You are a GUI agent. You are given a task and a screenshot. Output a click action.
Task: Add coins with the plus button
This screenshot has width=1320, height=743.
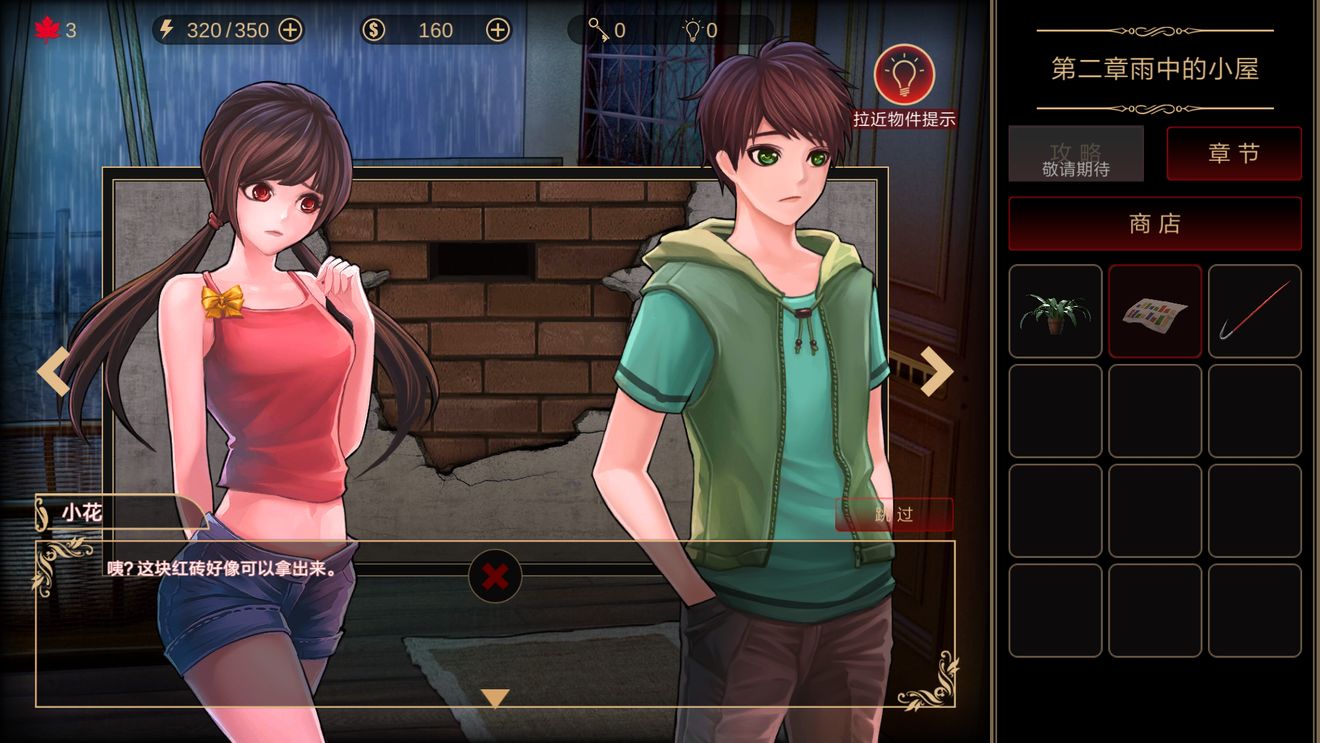click(x=498, y=30)
